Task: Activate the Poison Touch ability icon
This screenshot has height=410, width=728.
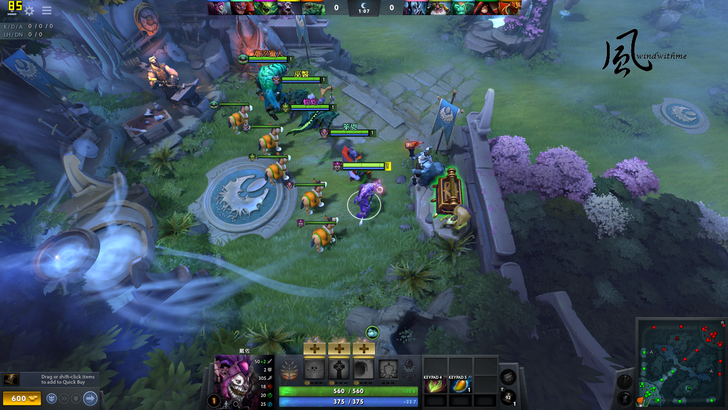Action: tap(313, 369)
